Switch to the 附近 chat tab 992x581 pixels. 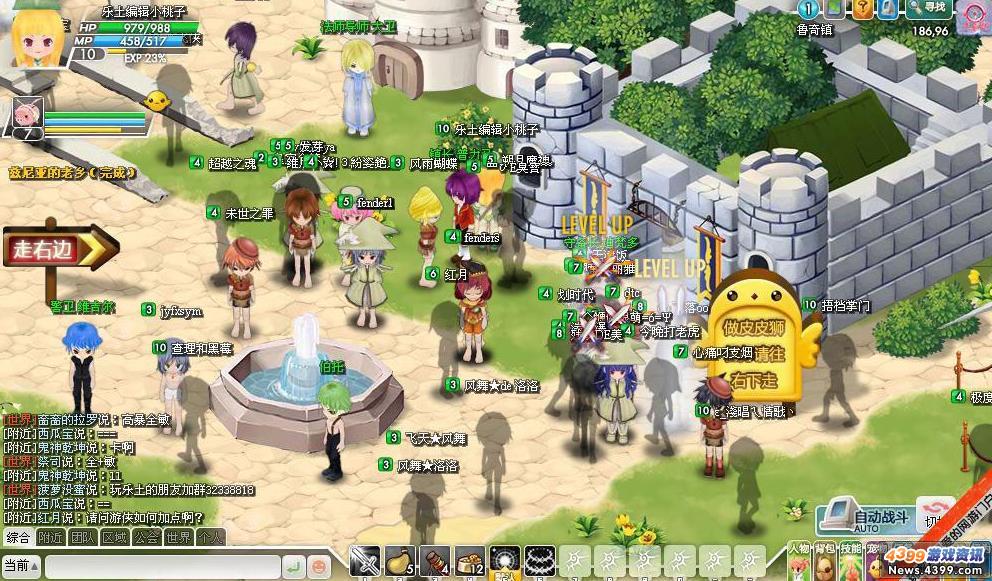coord(49,537)
